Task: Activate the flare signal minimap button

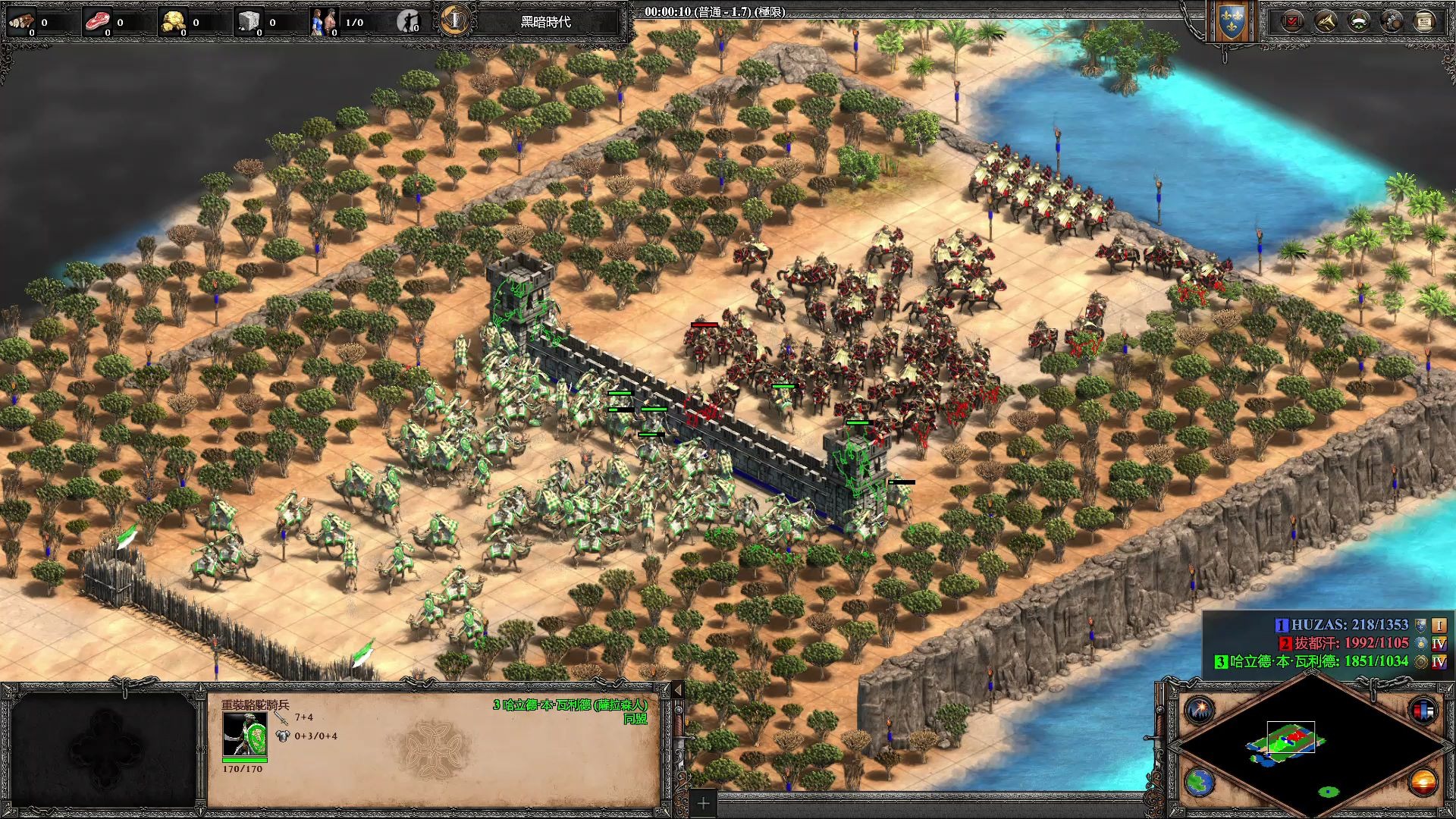Action: coord(1200,711)
